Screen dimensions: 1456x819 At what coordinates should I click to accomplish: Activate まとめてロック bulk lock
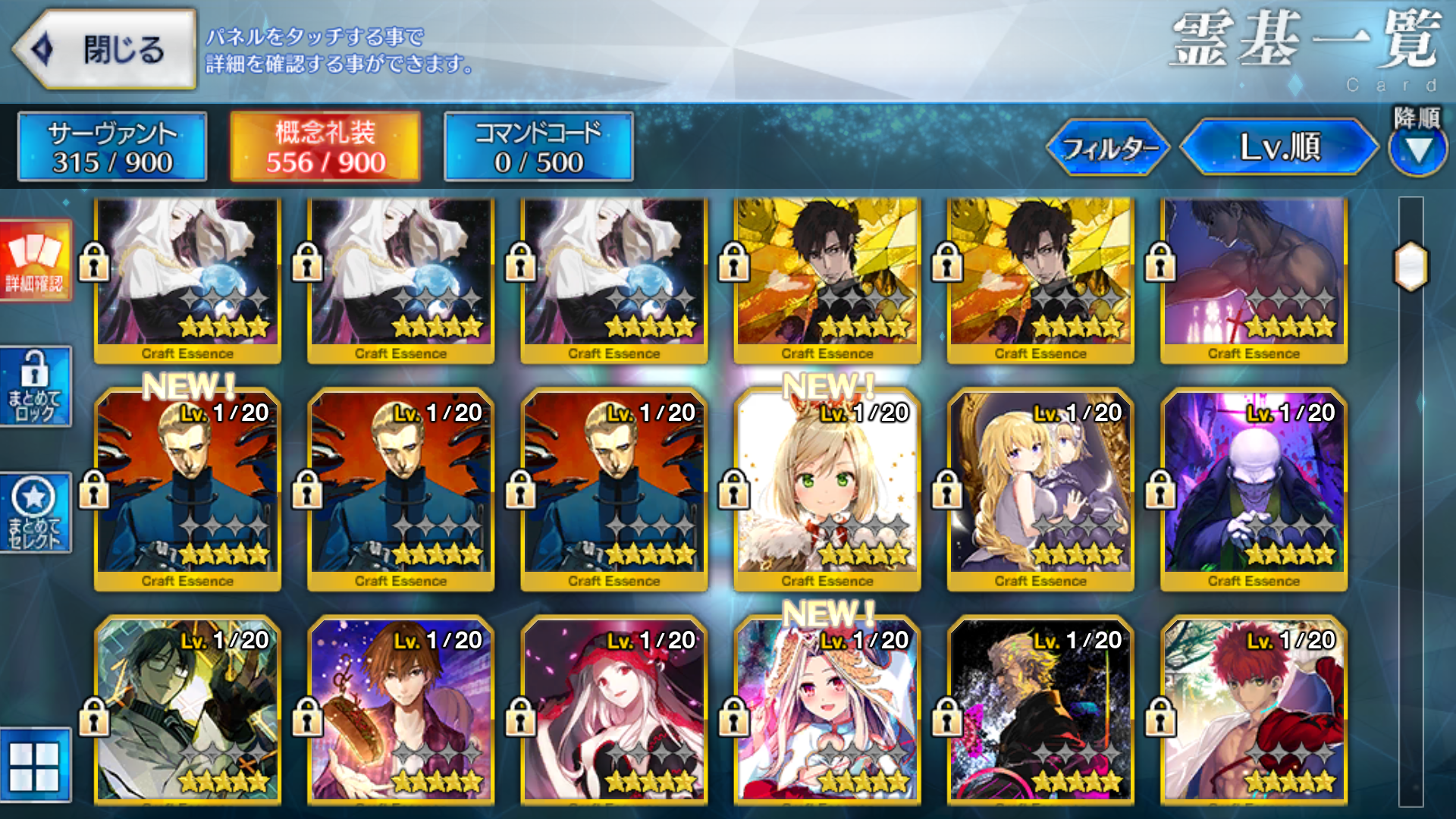tap(35, 387)
